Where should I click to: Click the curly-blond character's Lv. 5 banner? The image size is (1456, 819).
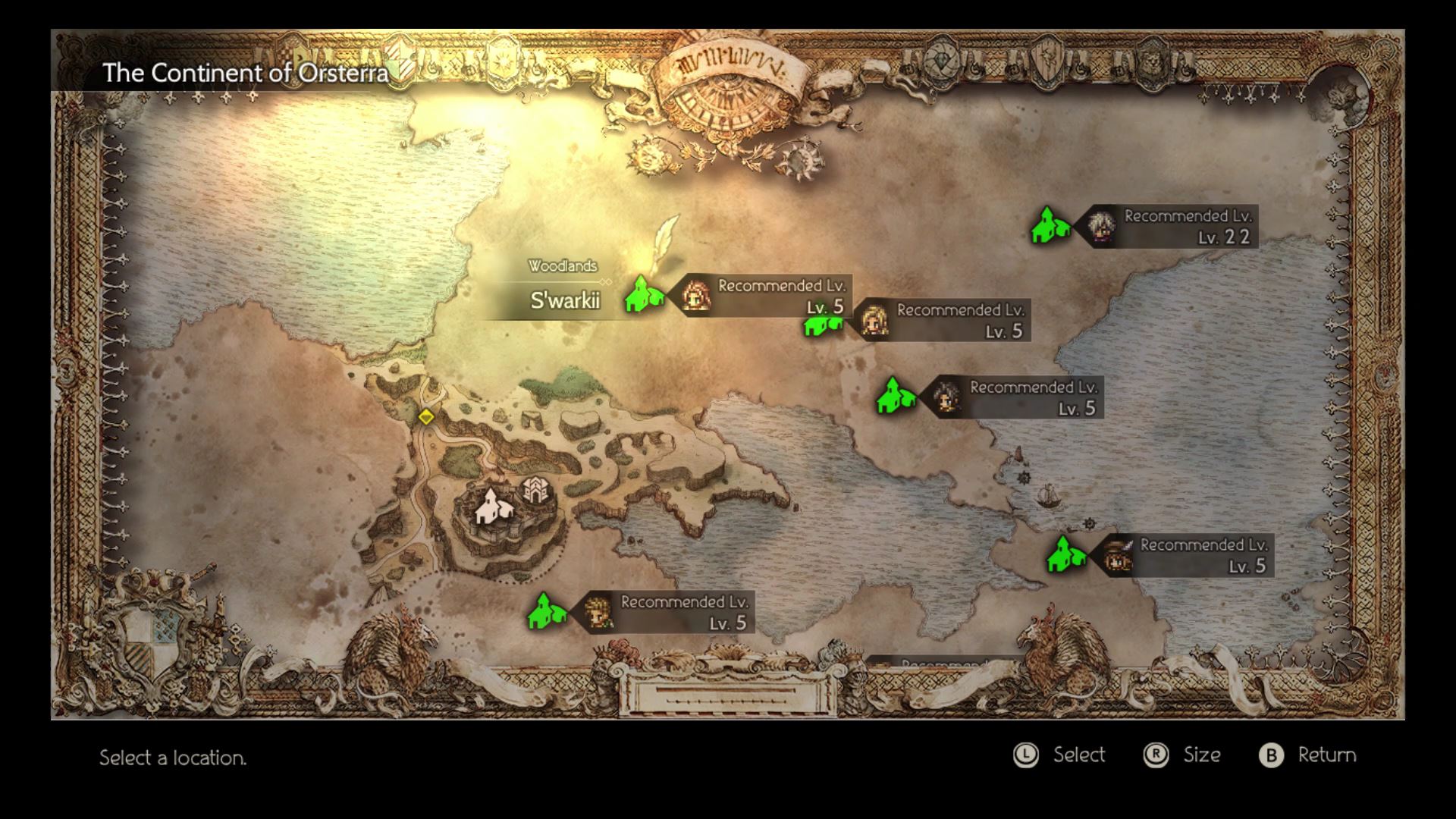click(667, 612)
